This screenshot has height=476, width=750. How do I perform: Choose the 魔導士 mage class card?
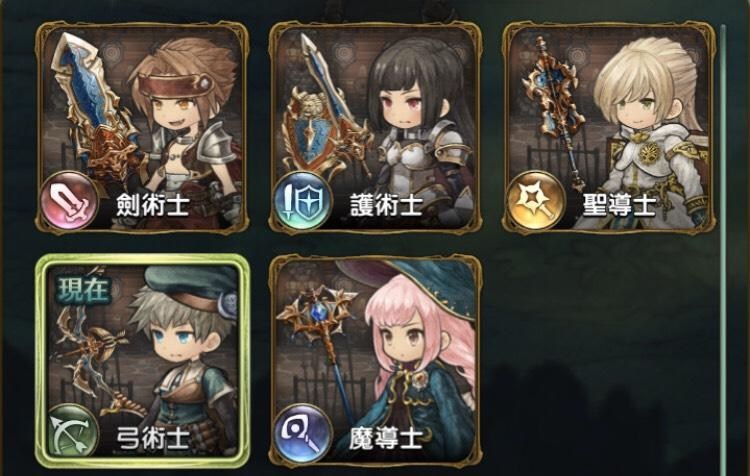point(374,362)
